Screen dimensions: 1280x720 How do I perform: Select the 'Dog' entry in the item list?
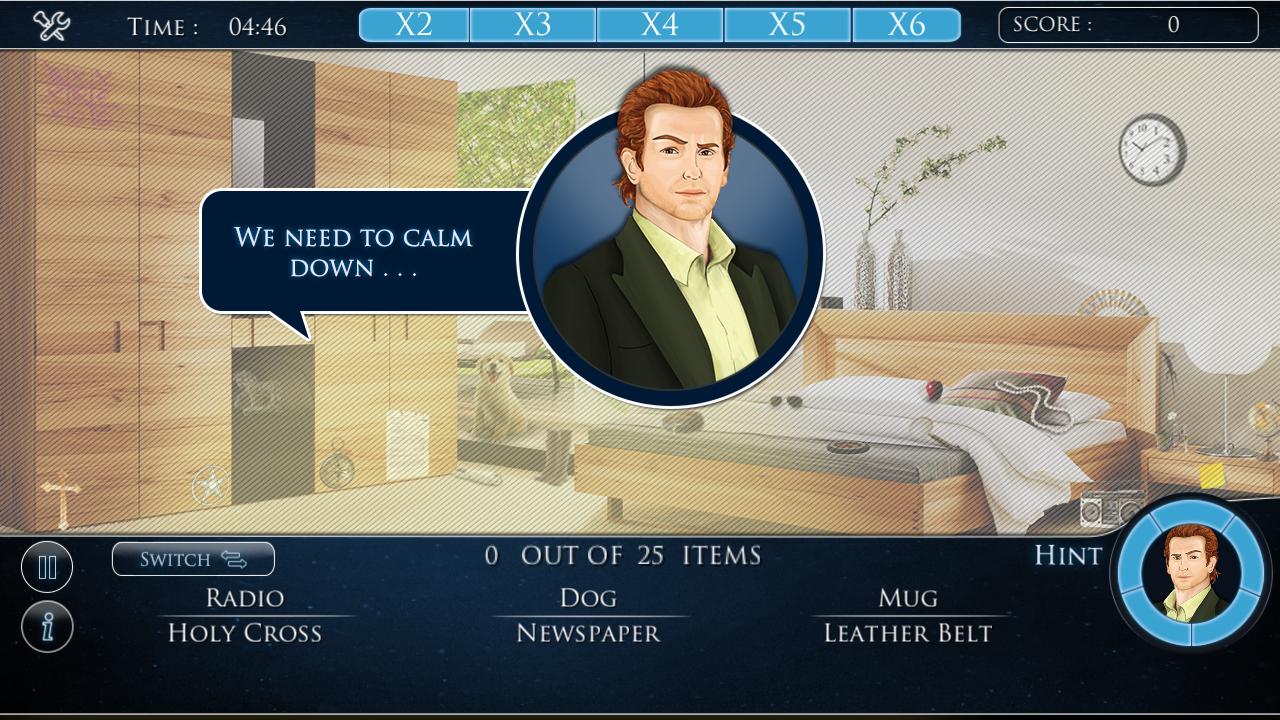click(x=588, y=597)
